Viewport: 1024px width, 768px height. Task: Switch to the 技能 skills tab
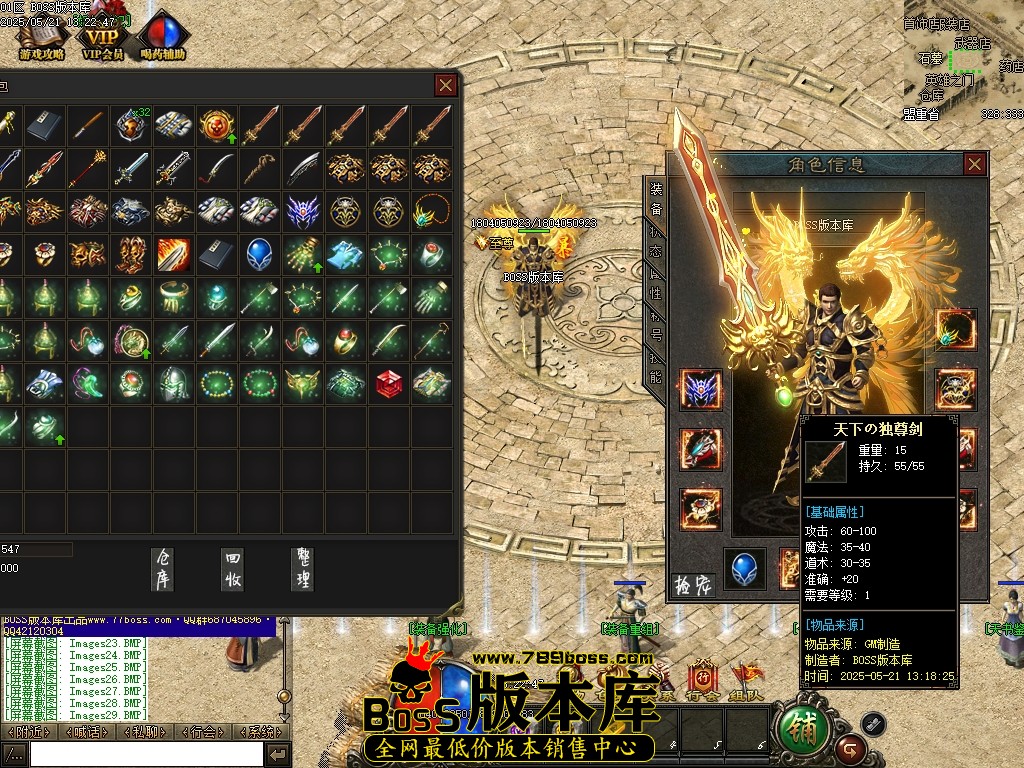656,368
